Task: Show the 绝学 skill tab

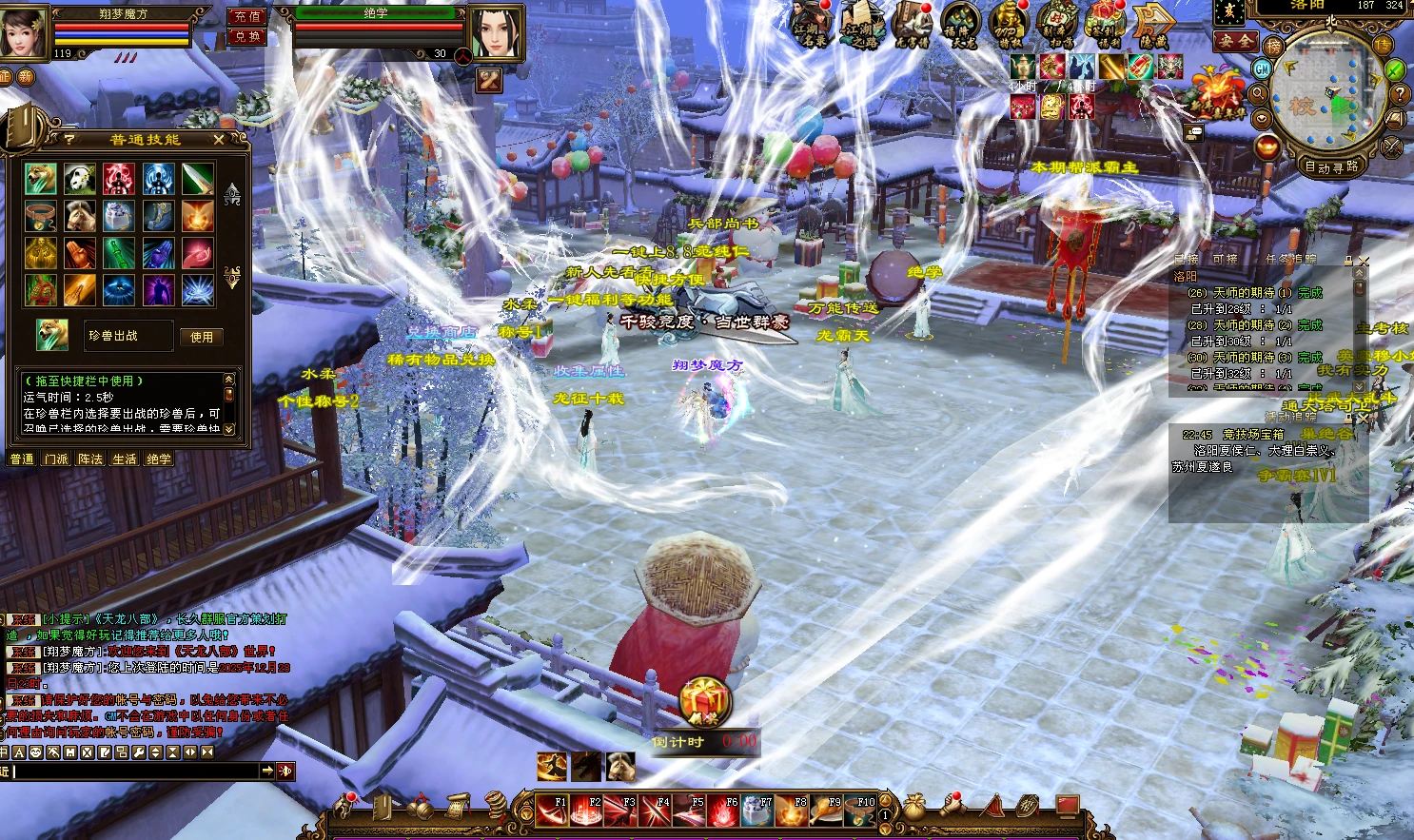Action: (x=159, y=459)
